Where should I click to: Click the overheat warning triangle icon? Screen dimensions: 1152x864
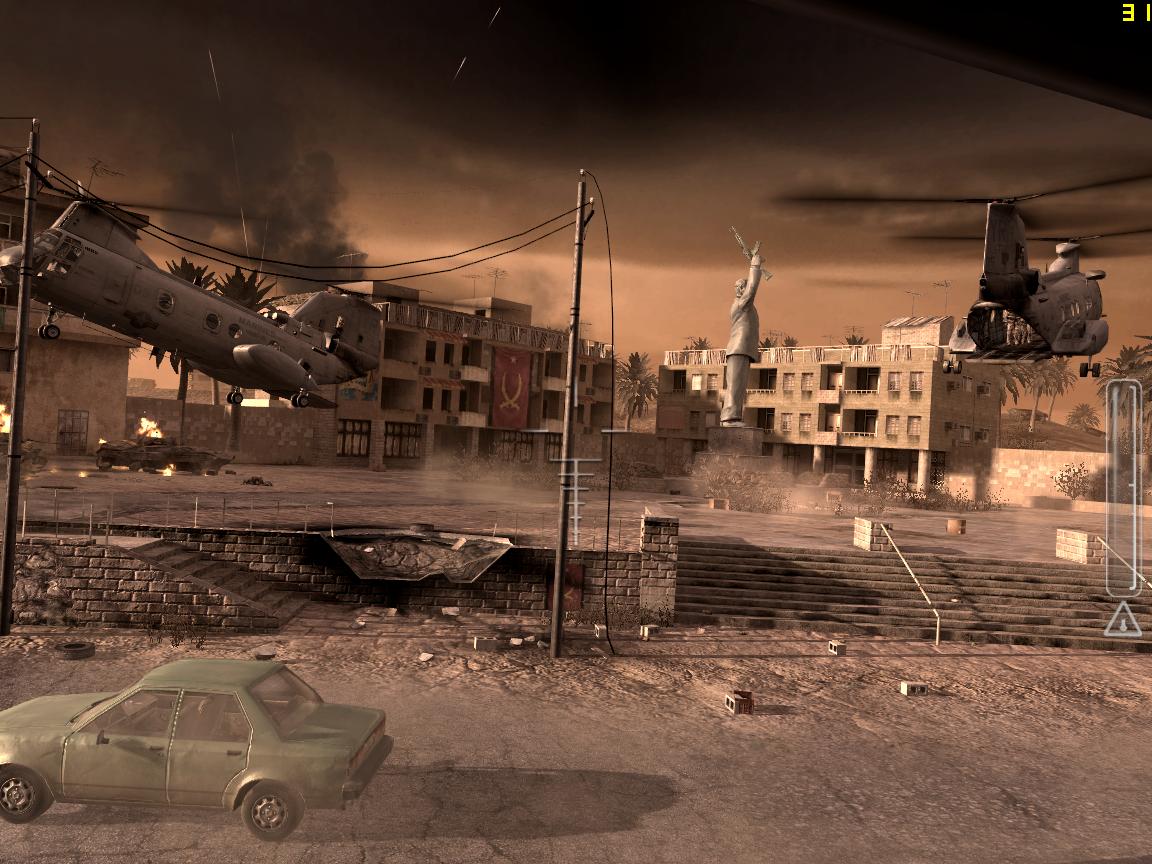pyautogui.click(x=1123, y=620)
